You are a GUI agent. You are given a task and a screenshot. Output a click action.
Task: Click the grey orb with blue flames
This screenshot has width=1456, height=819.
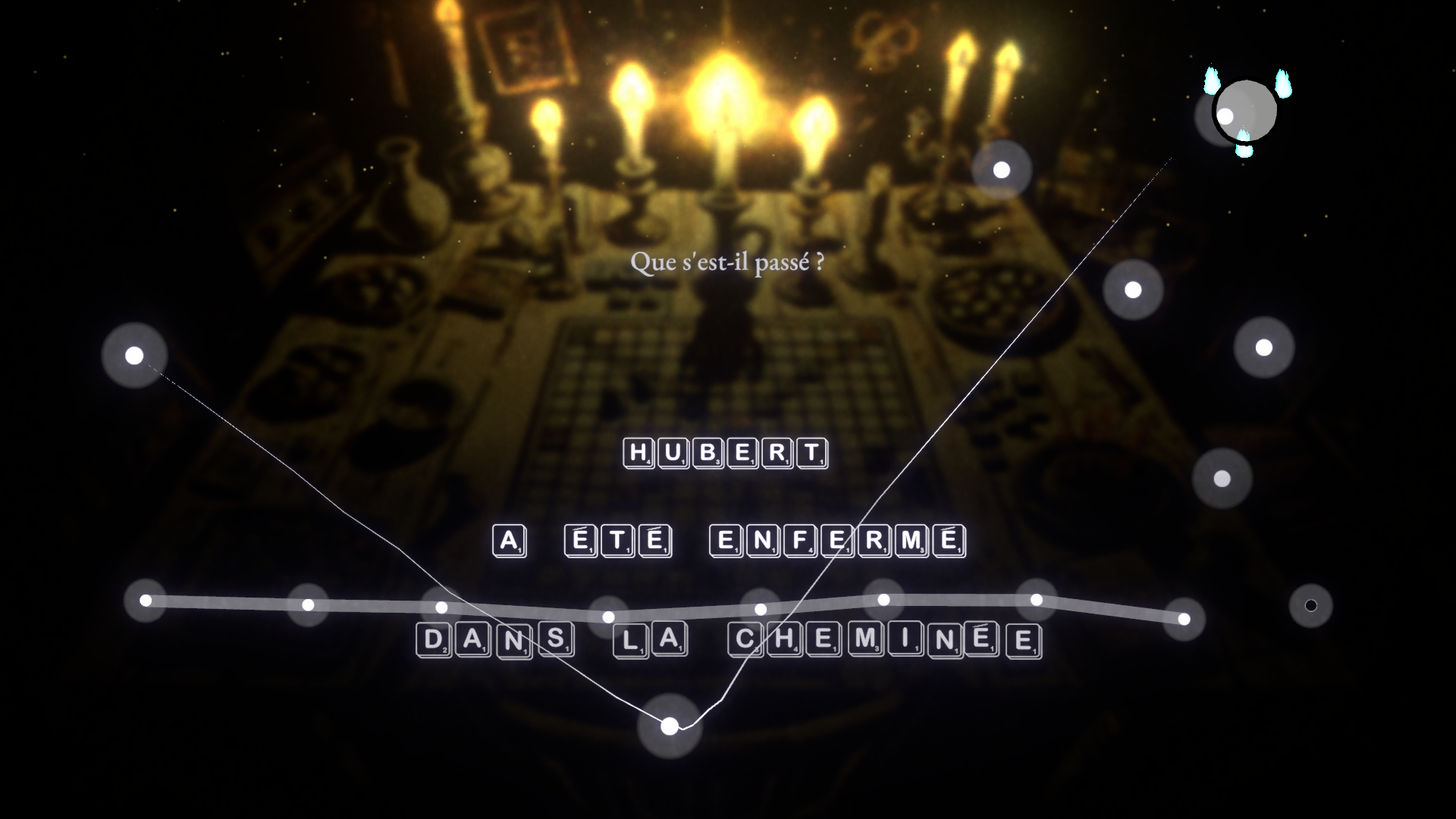tap(1246, 112)
